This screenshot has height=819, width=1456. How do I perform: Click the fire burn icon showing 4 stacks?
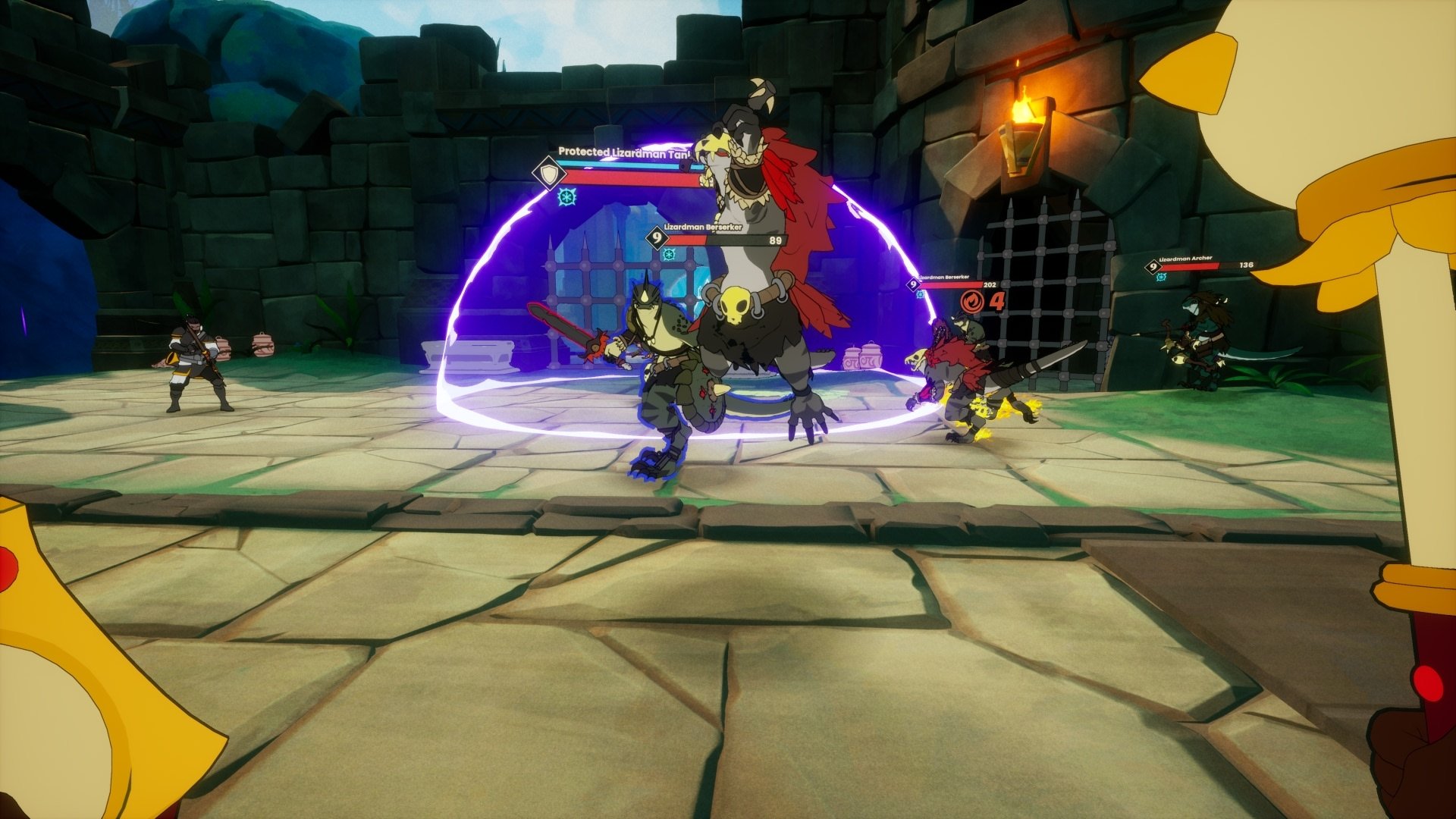974,300
